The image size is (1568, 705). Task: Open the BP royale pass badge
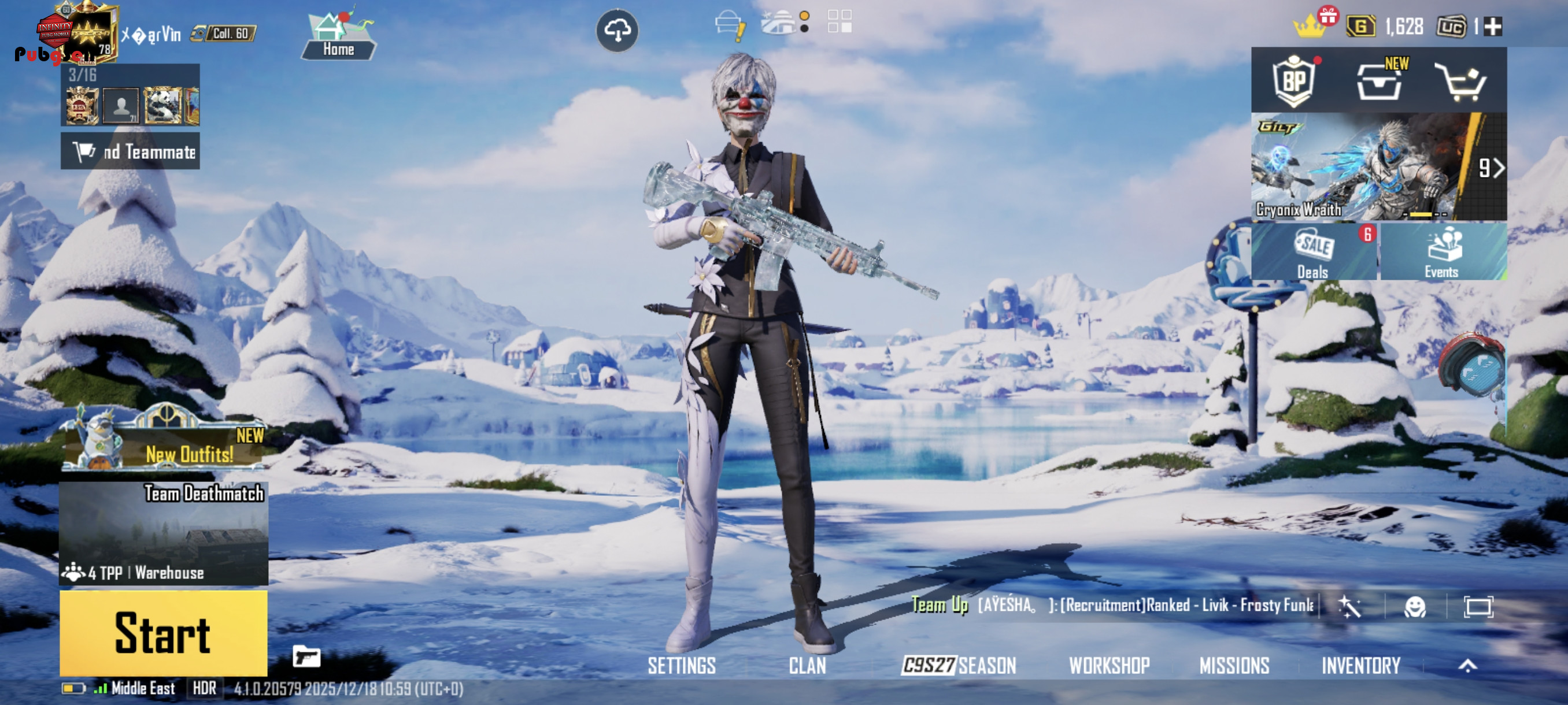click(1294, 81)
